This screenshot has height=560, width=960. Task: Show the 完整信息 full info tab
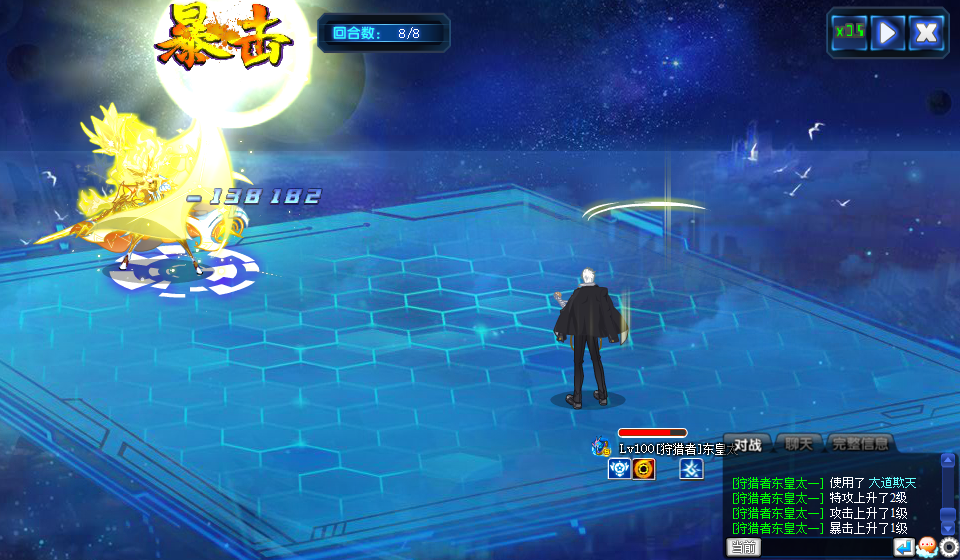[860, 444]
